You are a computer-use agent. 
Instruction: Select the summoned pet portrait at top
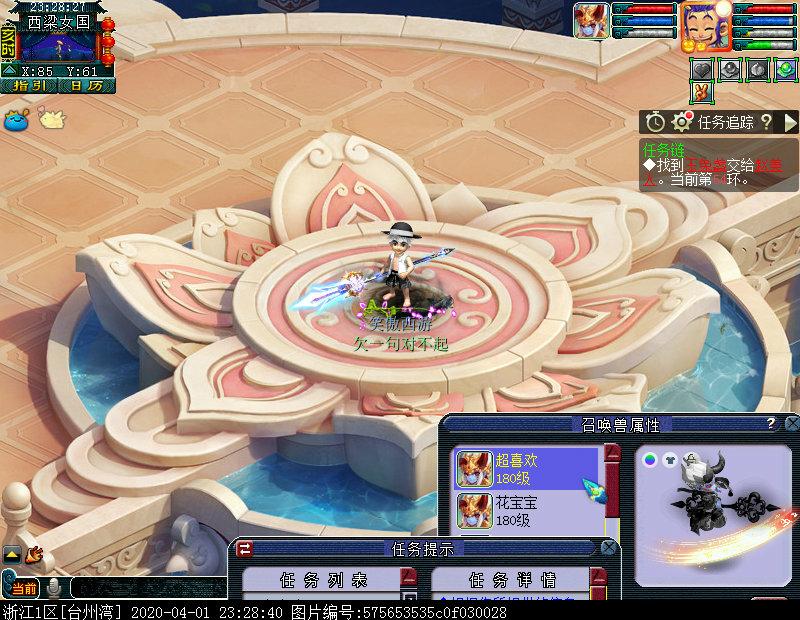(591, 21)
